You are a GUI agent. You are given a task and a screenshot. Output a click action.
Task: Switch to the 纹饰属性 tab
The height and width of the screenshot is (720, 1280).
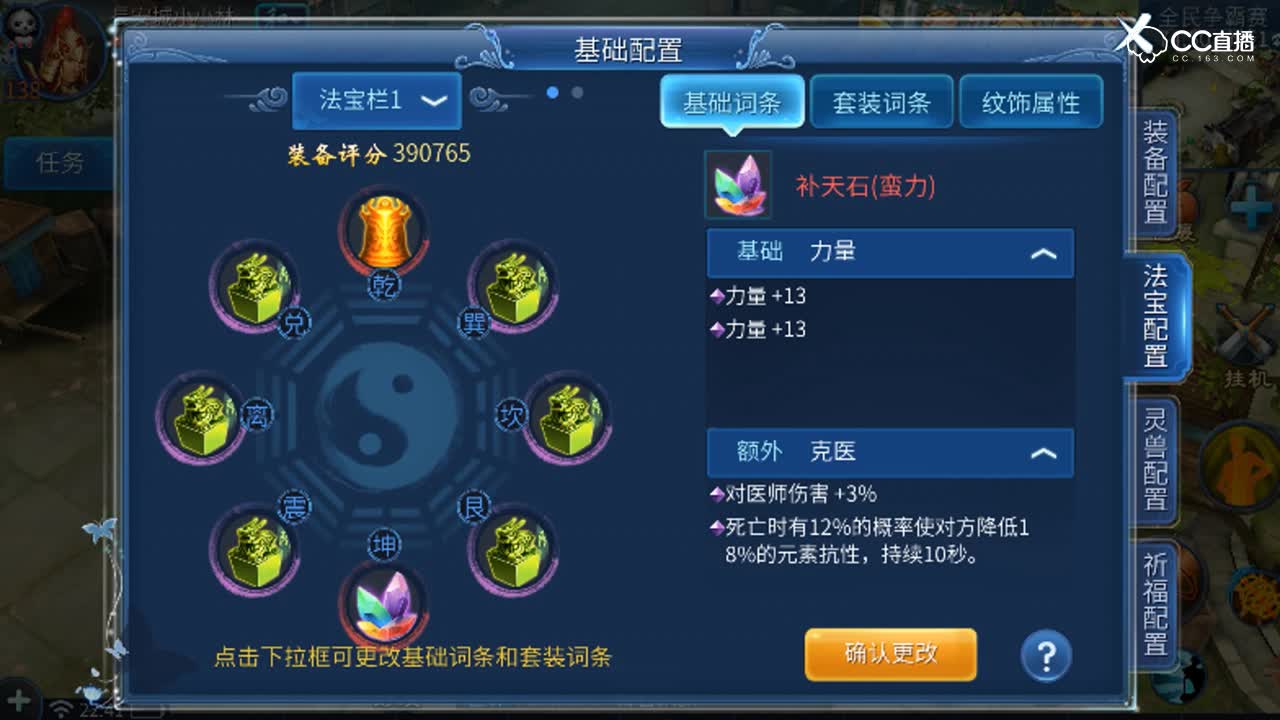[x=1032, y=101]
